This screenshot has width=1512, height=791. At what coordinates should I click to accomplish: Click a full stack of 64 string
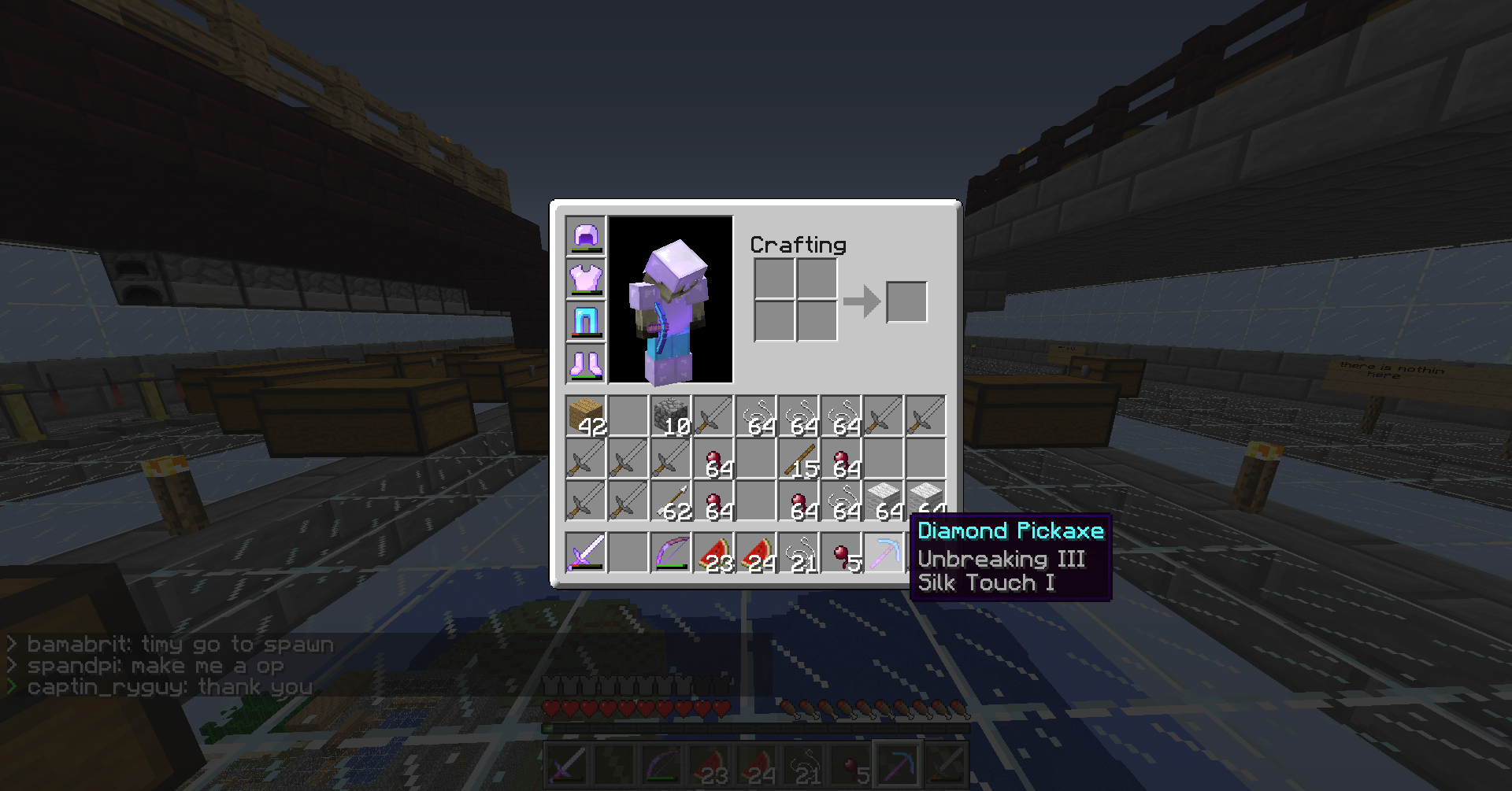(x=756, y=417)
